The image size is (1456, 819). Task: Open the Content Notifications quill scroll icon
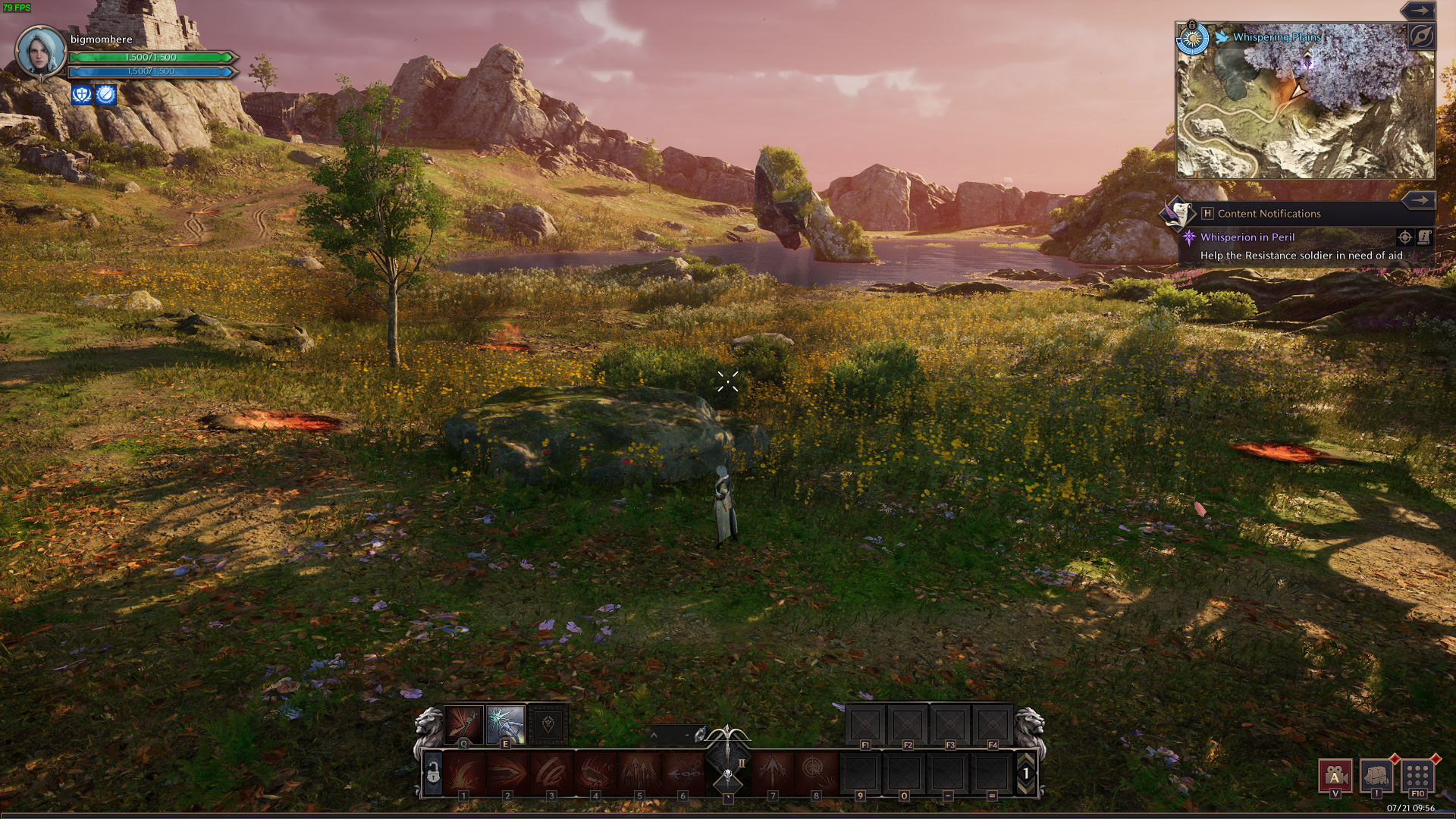coord(1178,213)
